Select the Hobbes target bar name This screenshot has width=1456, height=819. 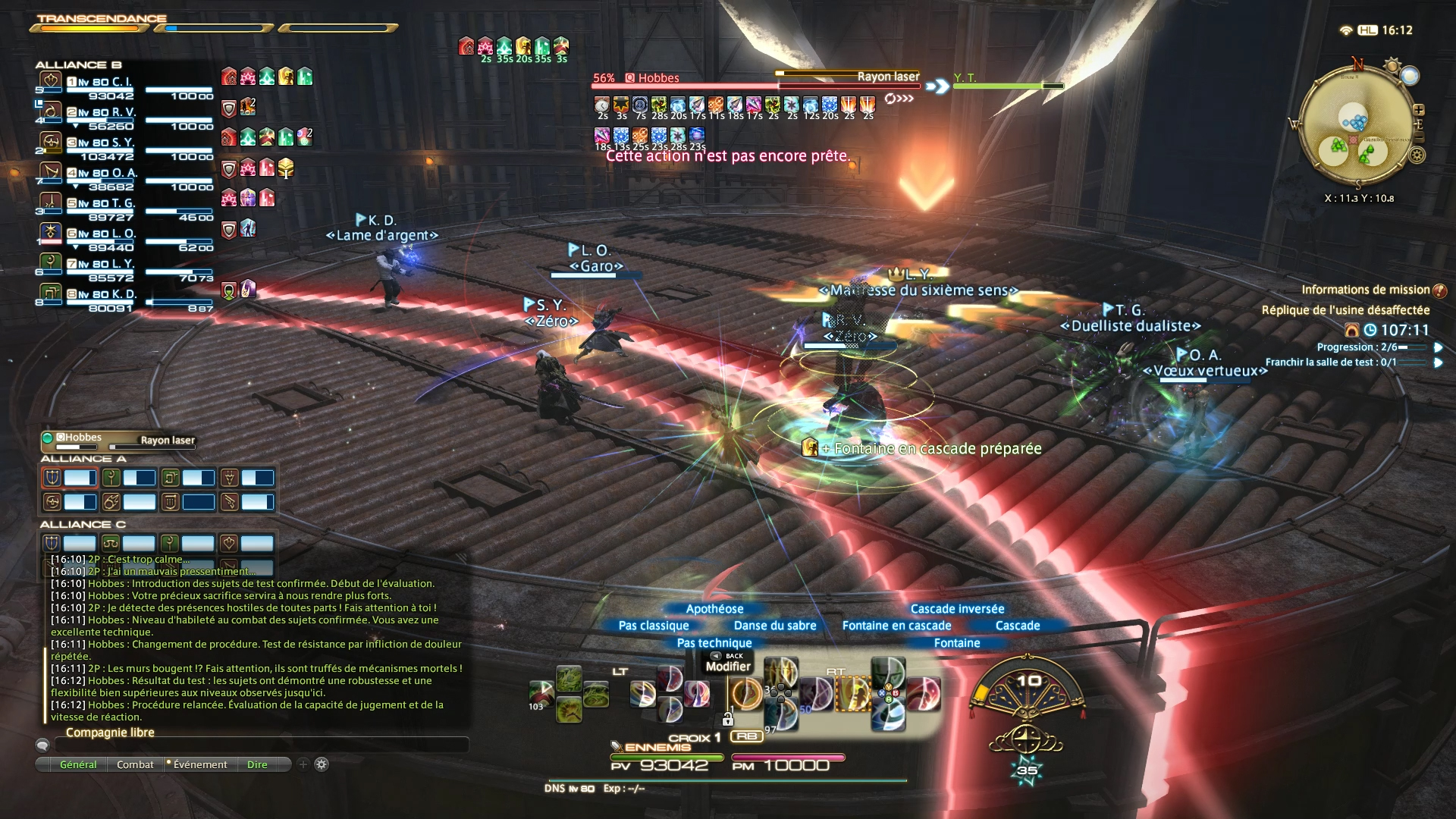point(658,78)
